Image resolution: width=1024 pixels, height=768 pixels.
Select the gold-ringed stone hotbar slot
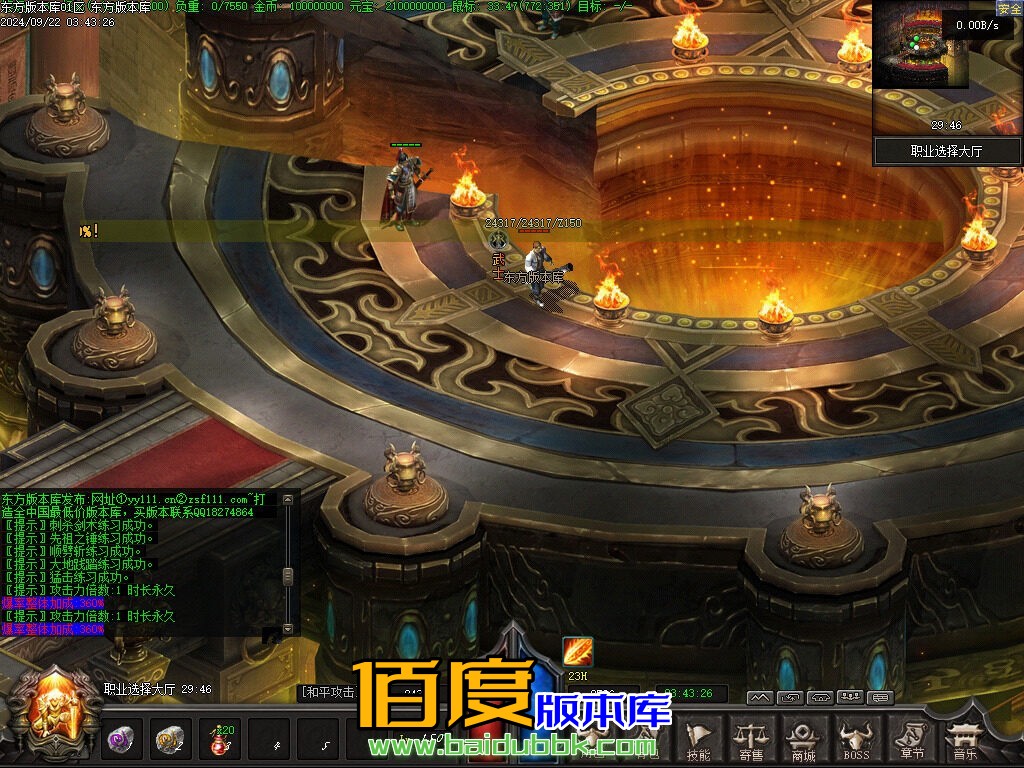point(170,740)
